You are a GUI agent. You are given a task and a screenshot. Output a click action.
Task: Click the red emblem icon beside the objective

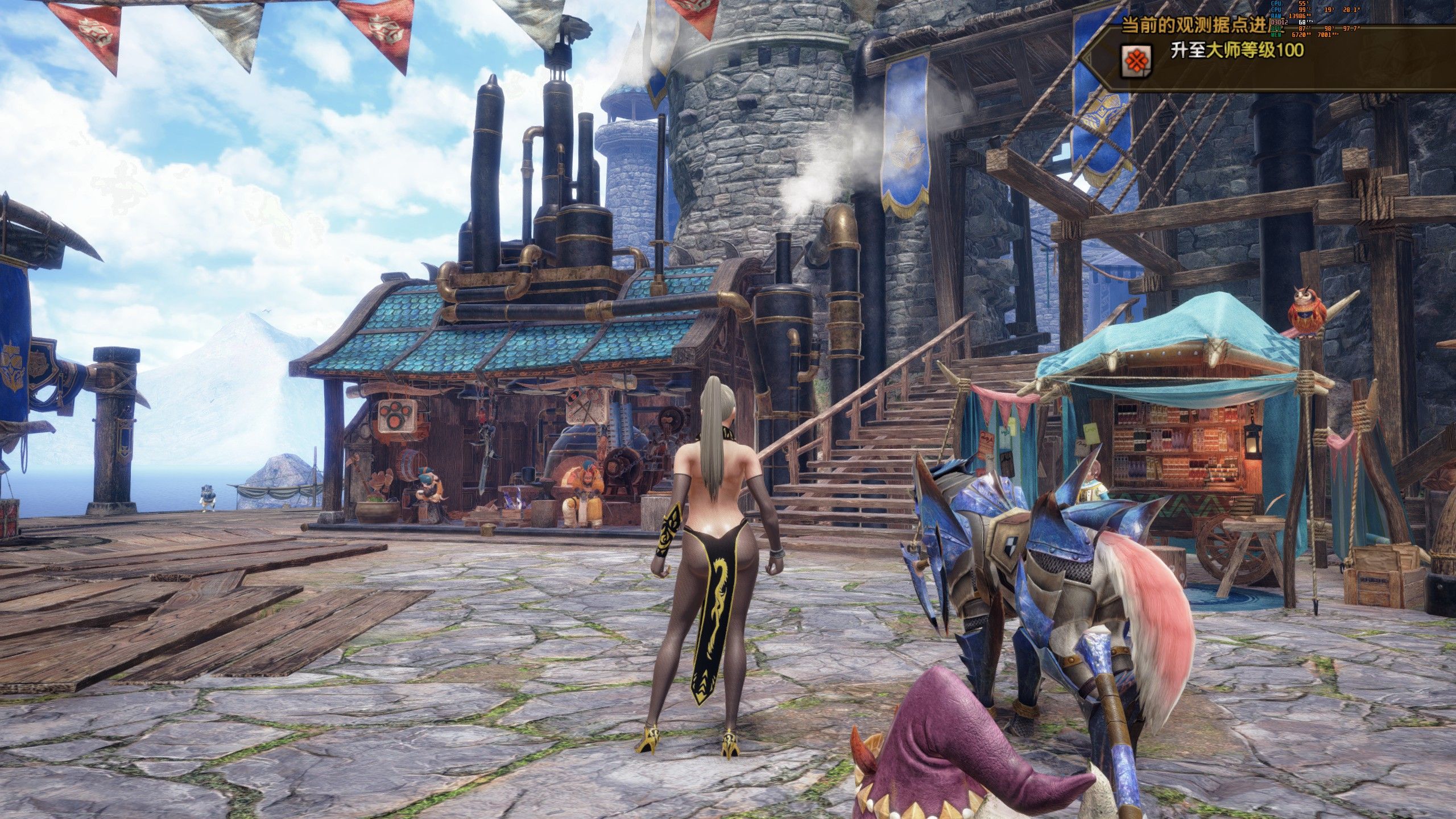point(1136,61)
